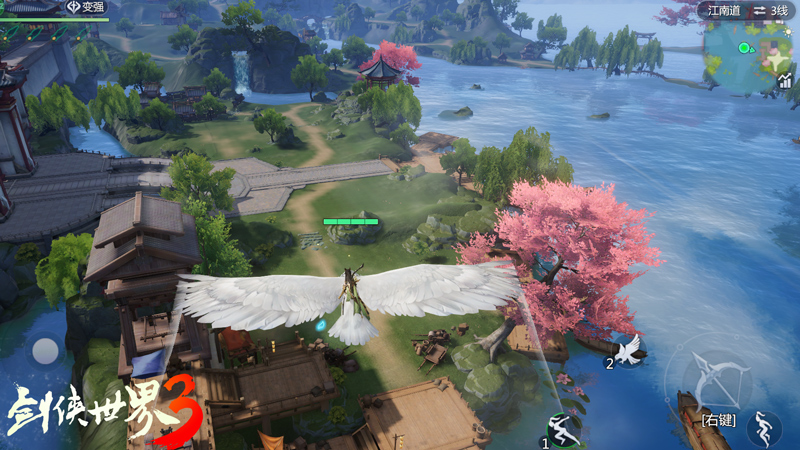
Task: Open the 变强 power-up button
Action: pos(87,7)
